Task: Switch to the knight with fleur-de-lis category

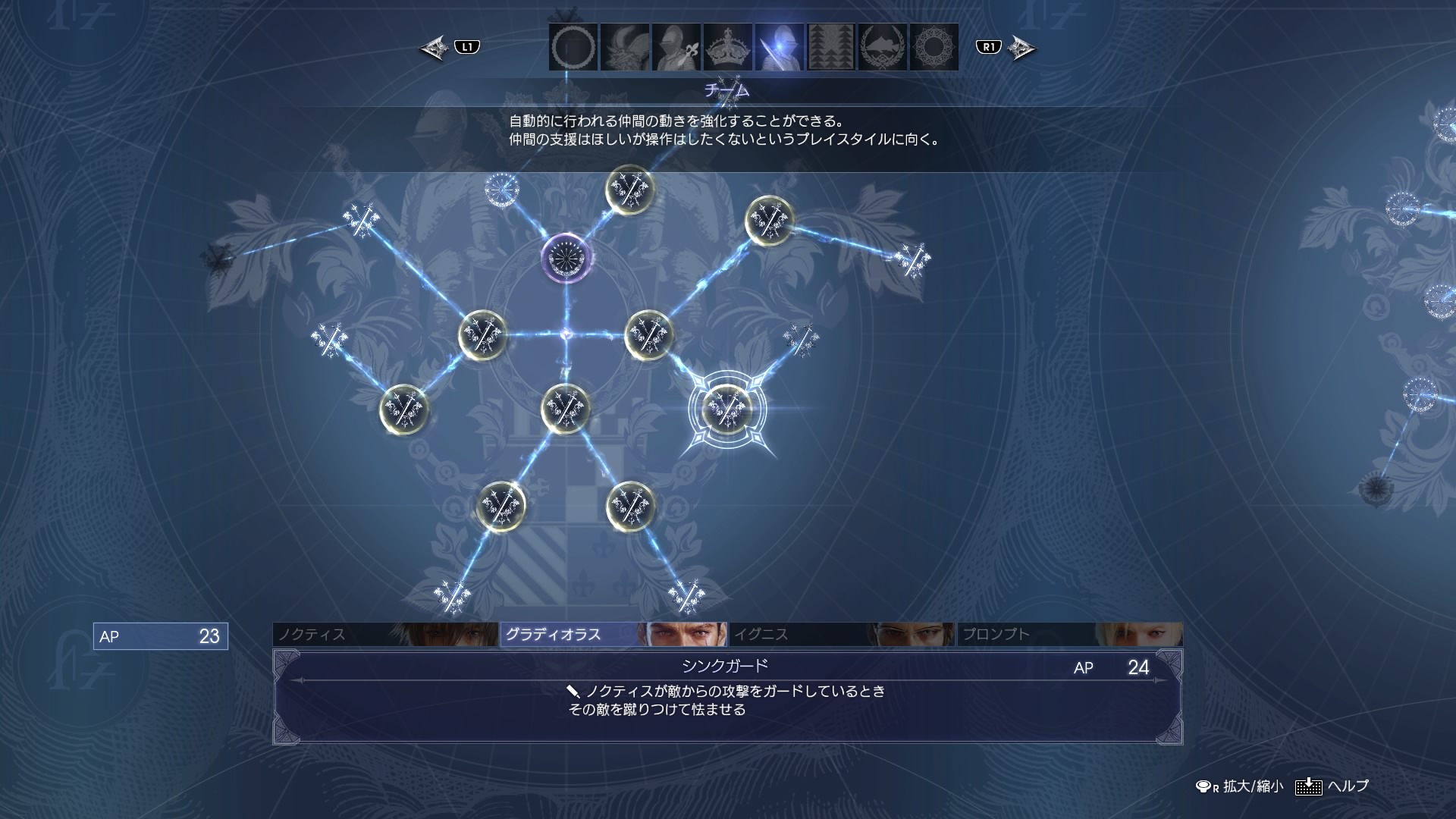Action: [676, 47]
